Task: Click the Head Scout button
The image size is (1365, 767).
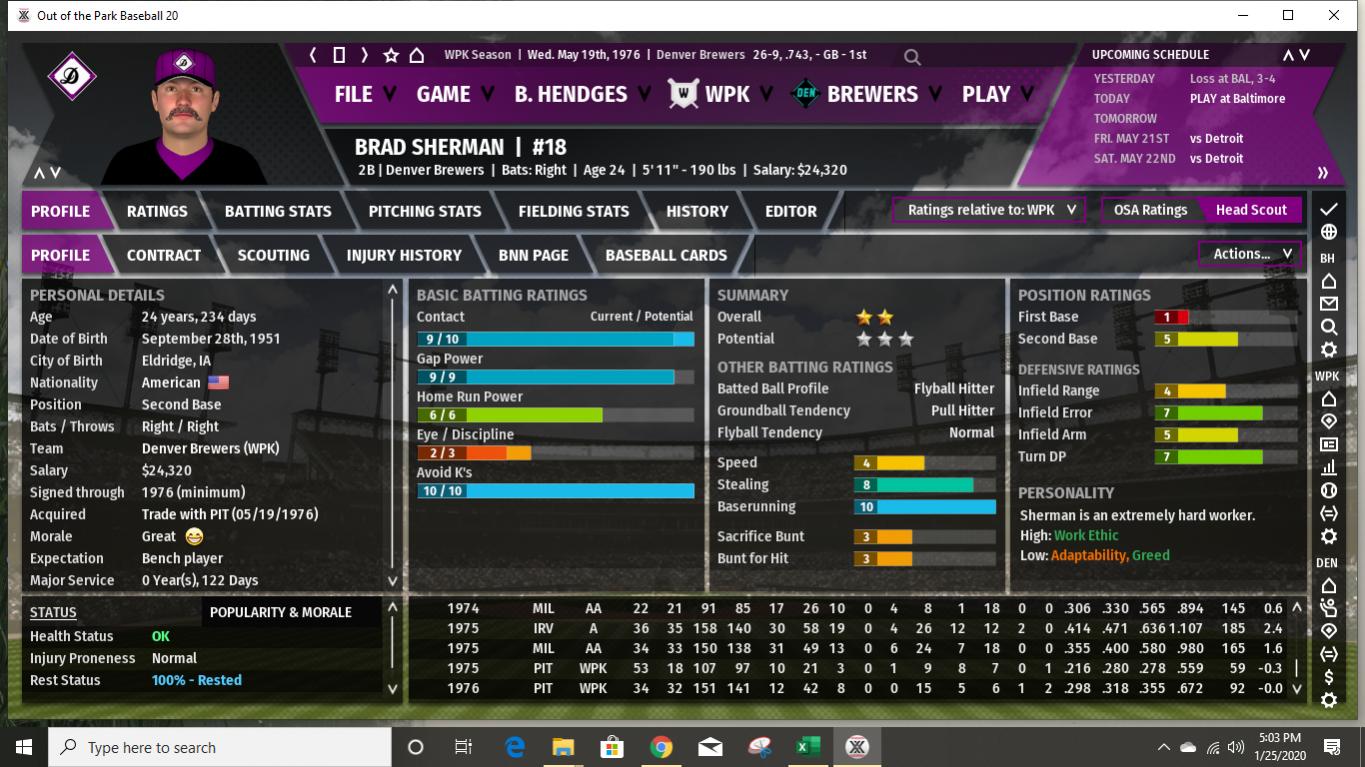Action: (x=1251, y=210)
